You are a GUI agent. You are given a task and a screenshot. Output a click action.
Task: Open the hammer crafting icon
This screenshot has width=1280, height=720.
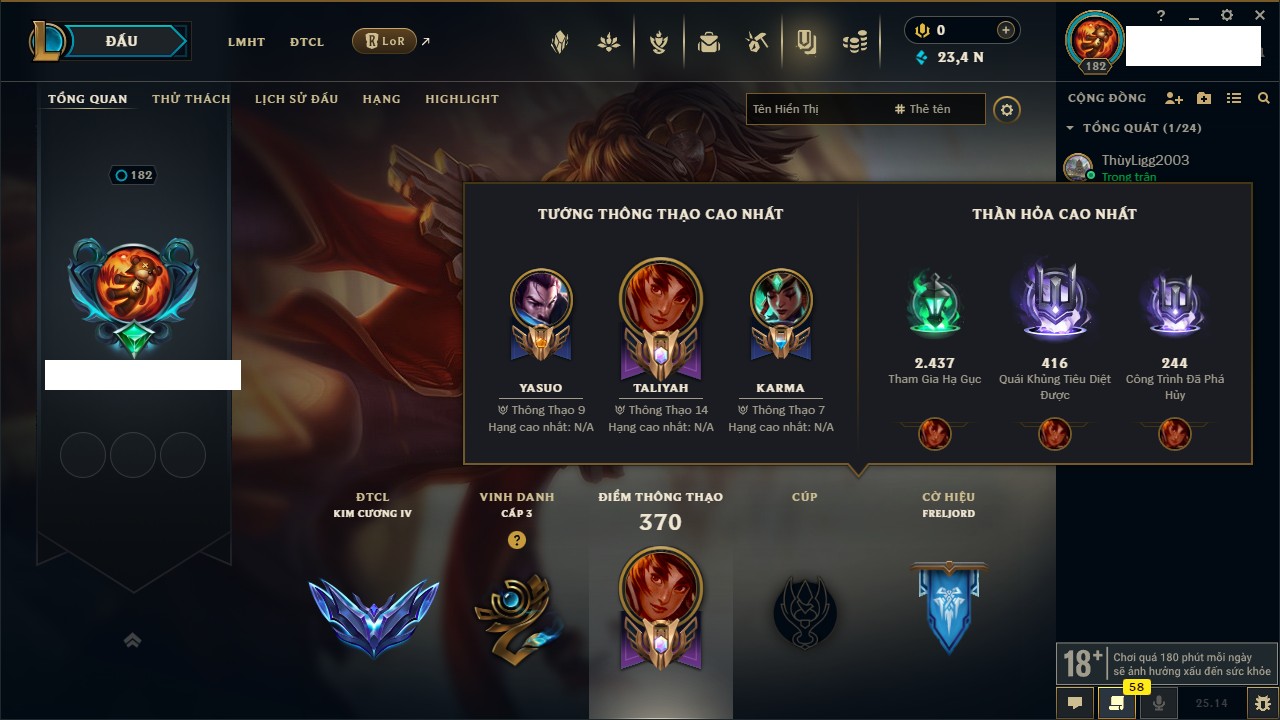[757, 42]
